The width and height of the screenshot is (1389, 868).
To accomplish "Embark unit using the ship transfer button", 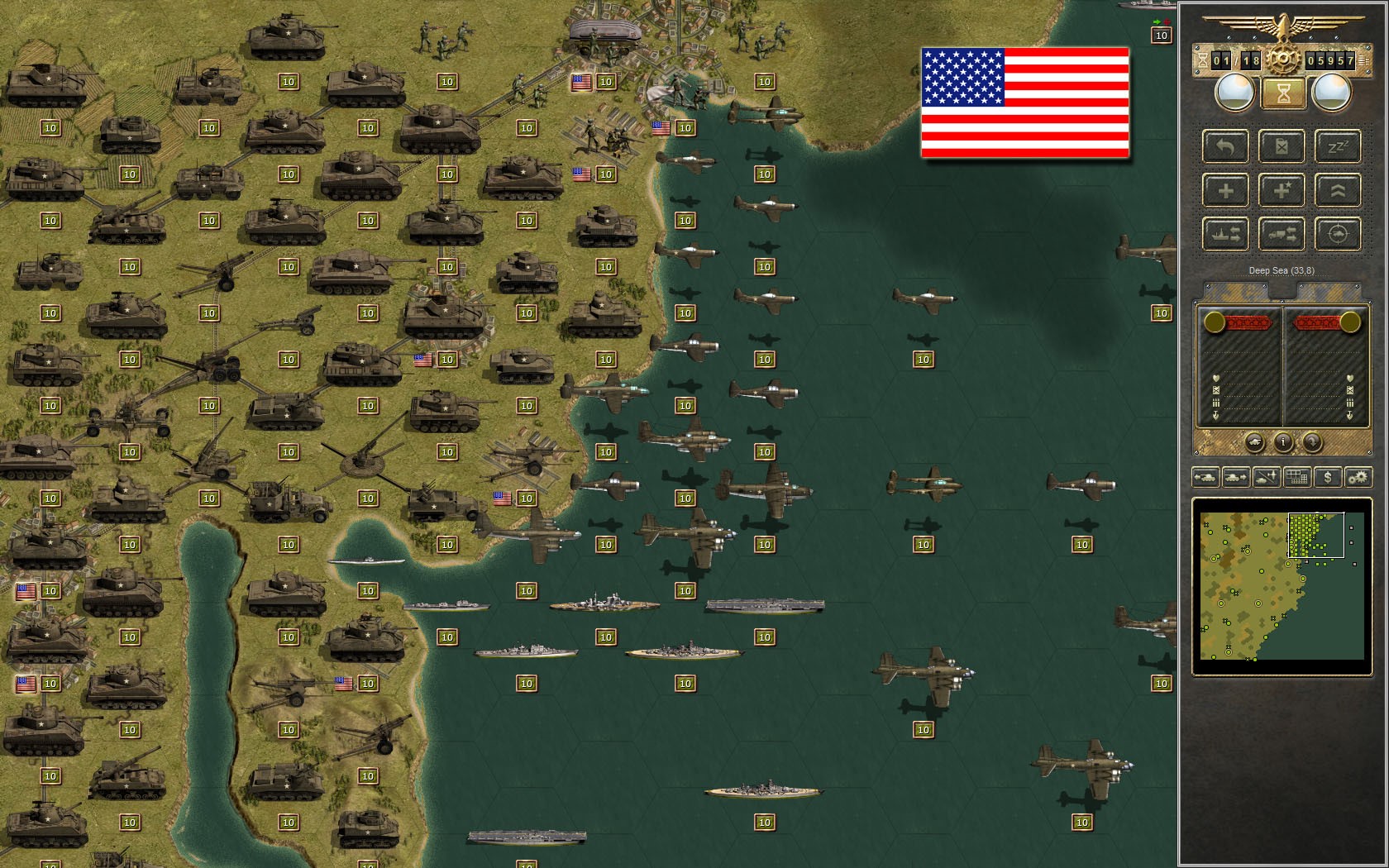I will point(1225,235).
